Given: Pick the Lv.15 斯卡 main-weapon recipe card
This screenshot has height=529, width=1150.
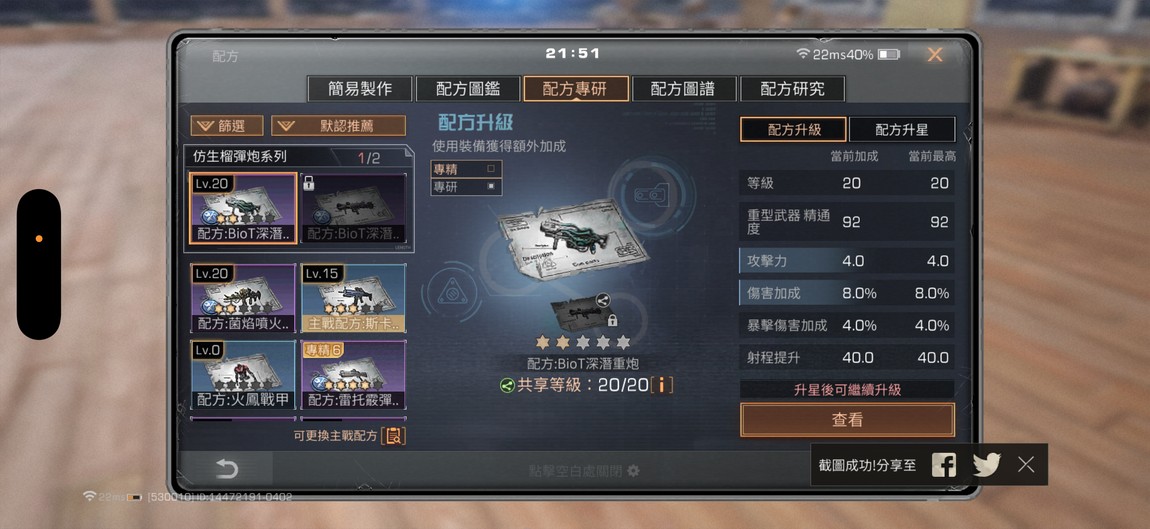Looking at the screenshot, I should click(353, 298).
